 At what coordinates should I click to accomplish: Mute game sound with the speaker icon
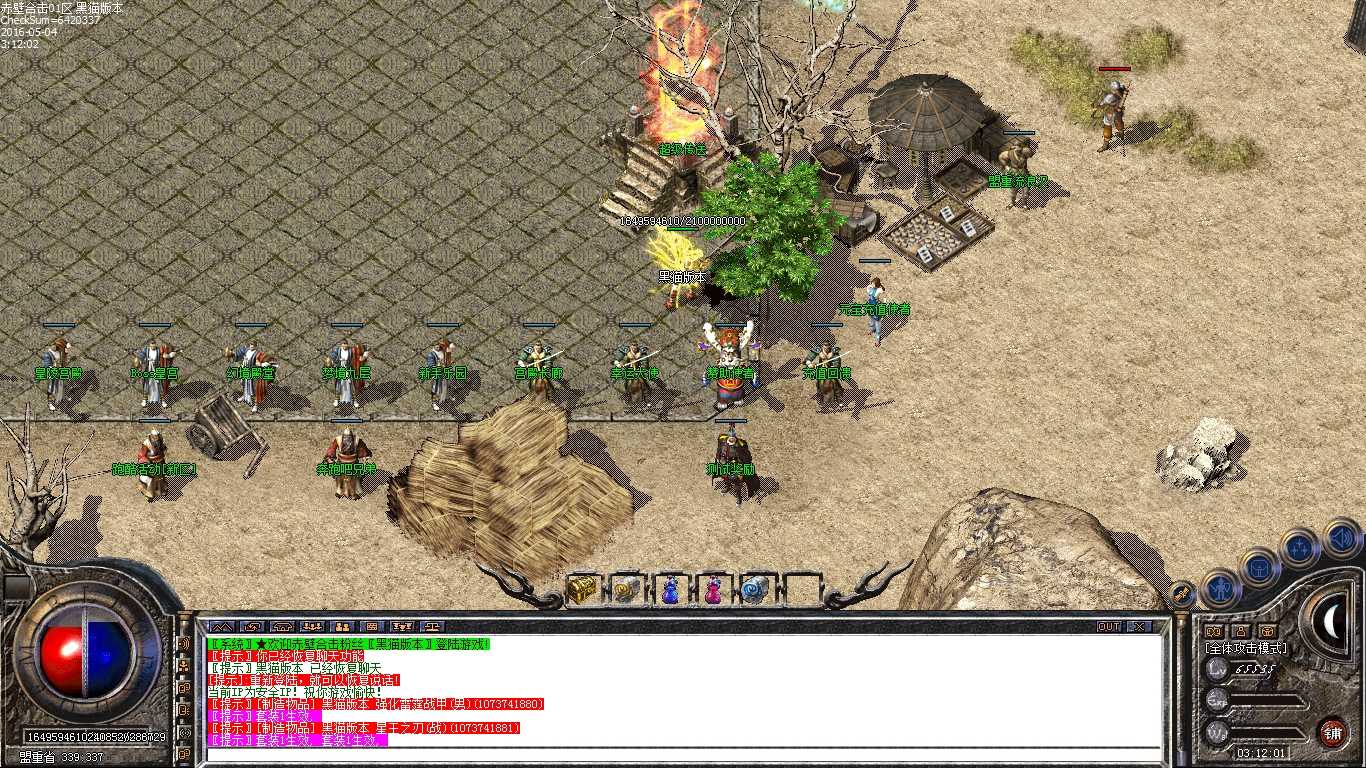(x=1340, y=537)
